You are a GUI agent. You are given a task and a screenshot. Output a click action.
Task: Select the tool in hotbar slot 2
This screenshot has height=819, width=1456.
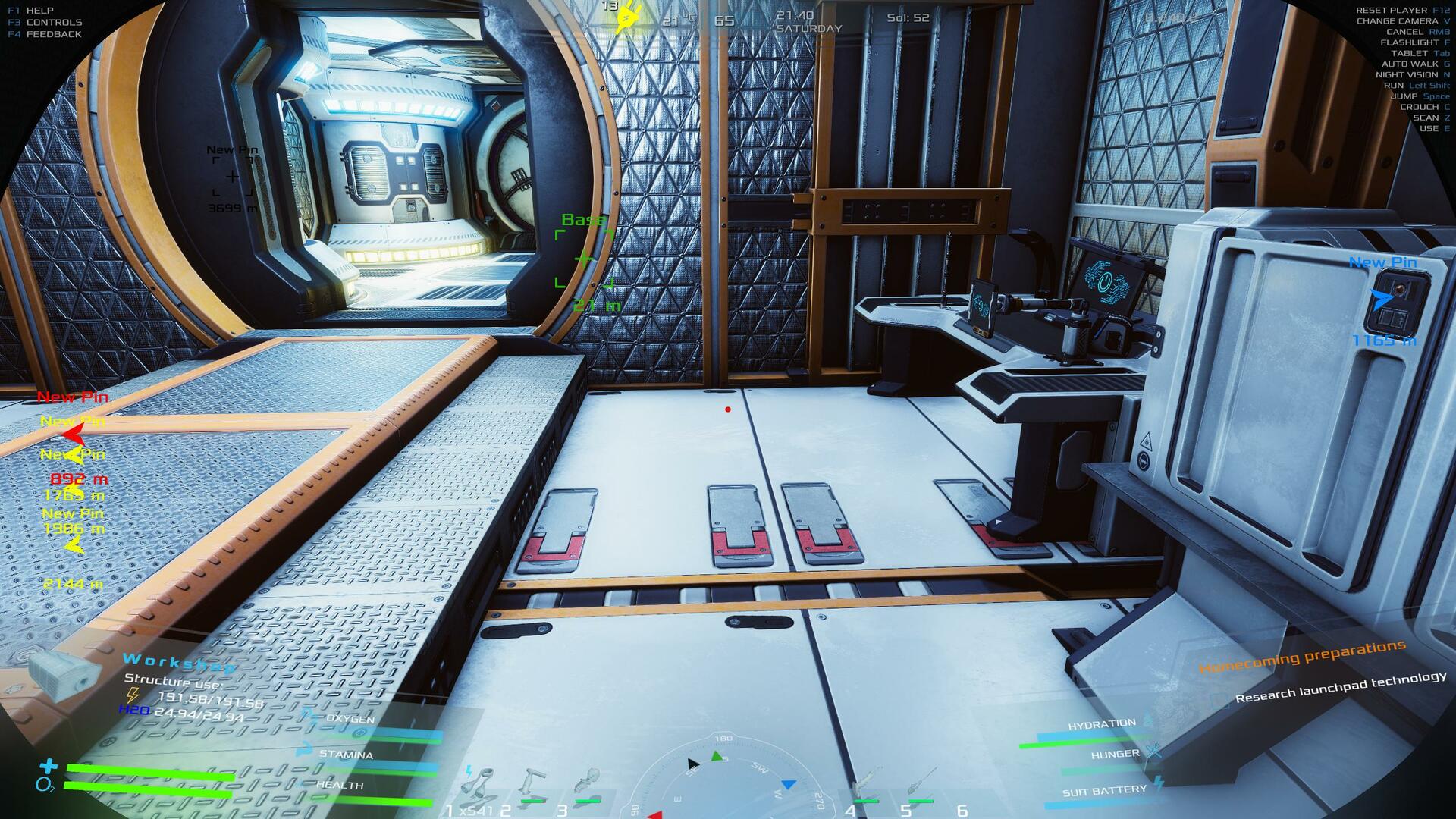(x=534, y=784)
